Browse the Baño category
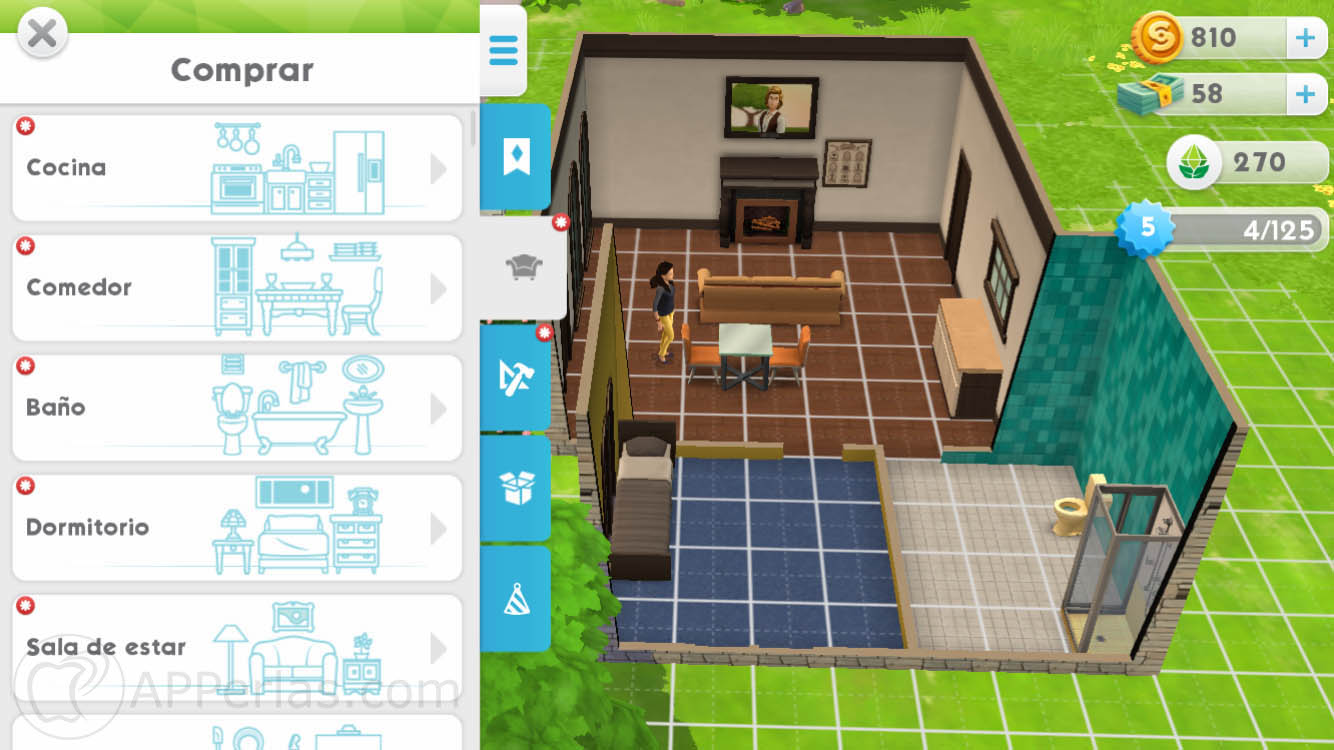The image size is (1334, 750). 237,408
